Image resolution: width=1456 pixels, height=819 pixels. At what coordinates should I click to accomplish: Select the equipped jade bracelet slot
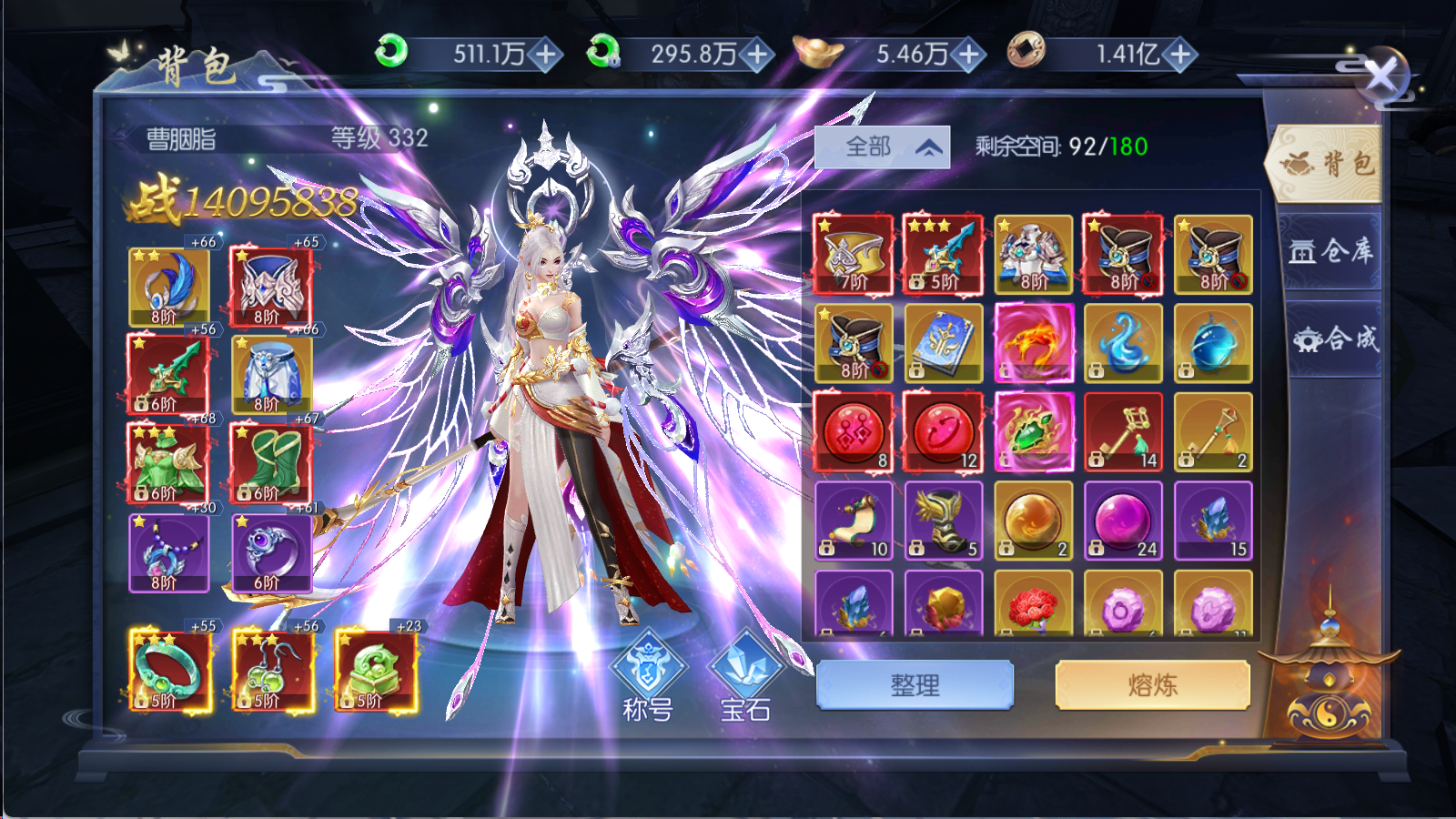click(171, 670)
